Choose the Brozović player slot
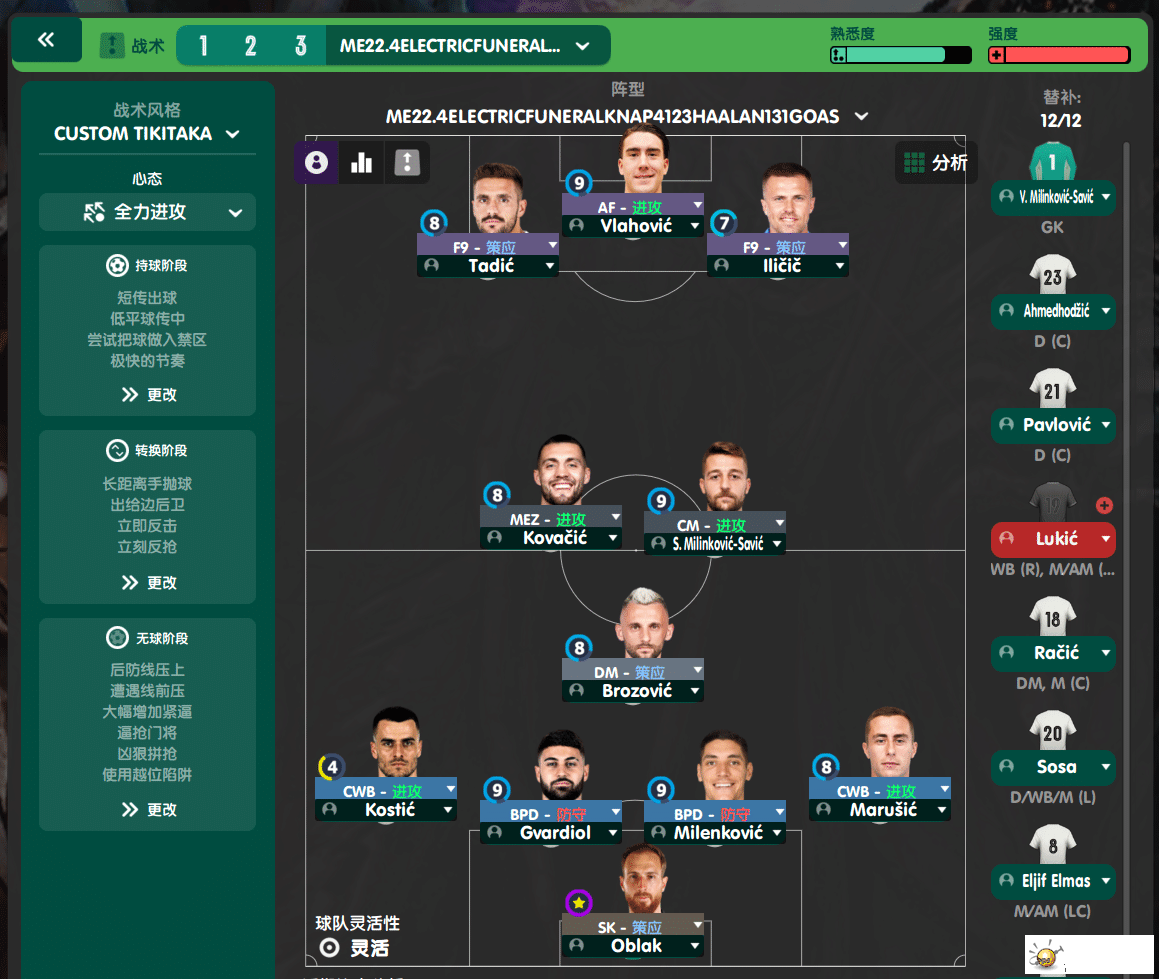This screenshot has height=979, width=1159. coord(636,691)
